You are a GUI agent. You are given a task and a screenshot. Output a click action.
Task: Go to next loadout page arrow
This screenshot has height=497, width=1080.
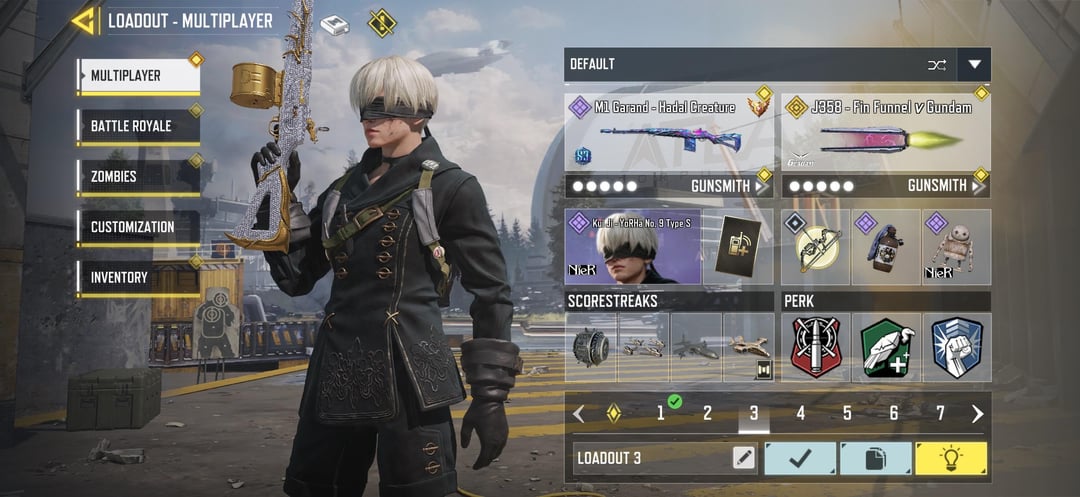[x=977, y=413]
